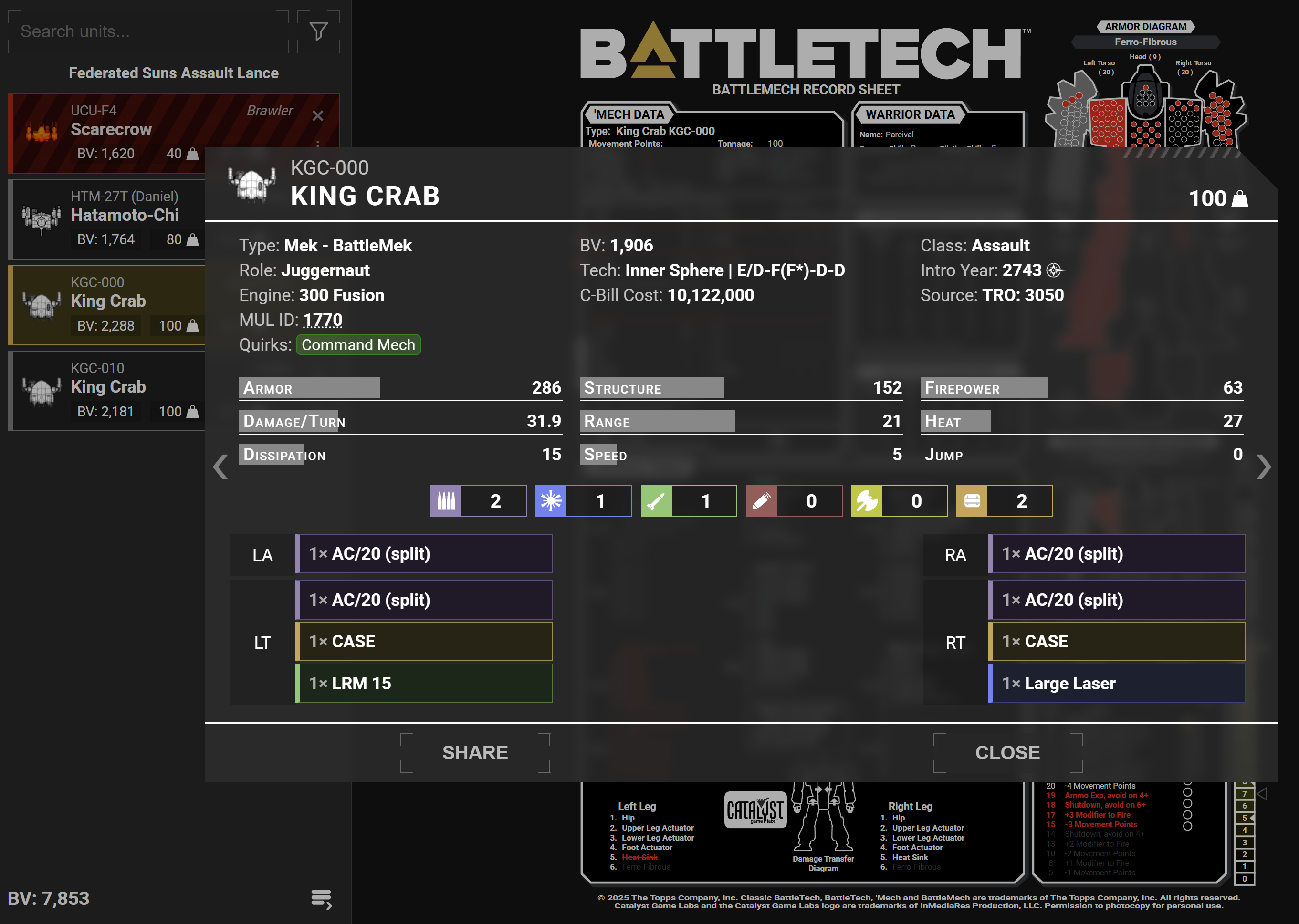1299x924 pixels.
Task: Click the melee axe category icon
Action: coord(868,501)
